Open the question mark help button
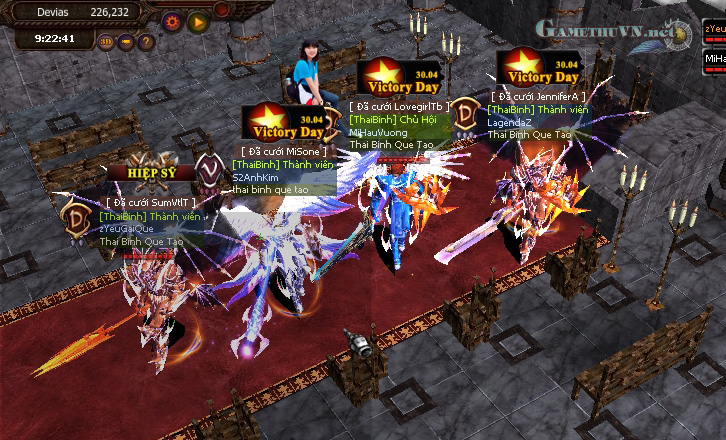Screen dimensions: 726x440 click(146, 42)
